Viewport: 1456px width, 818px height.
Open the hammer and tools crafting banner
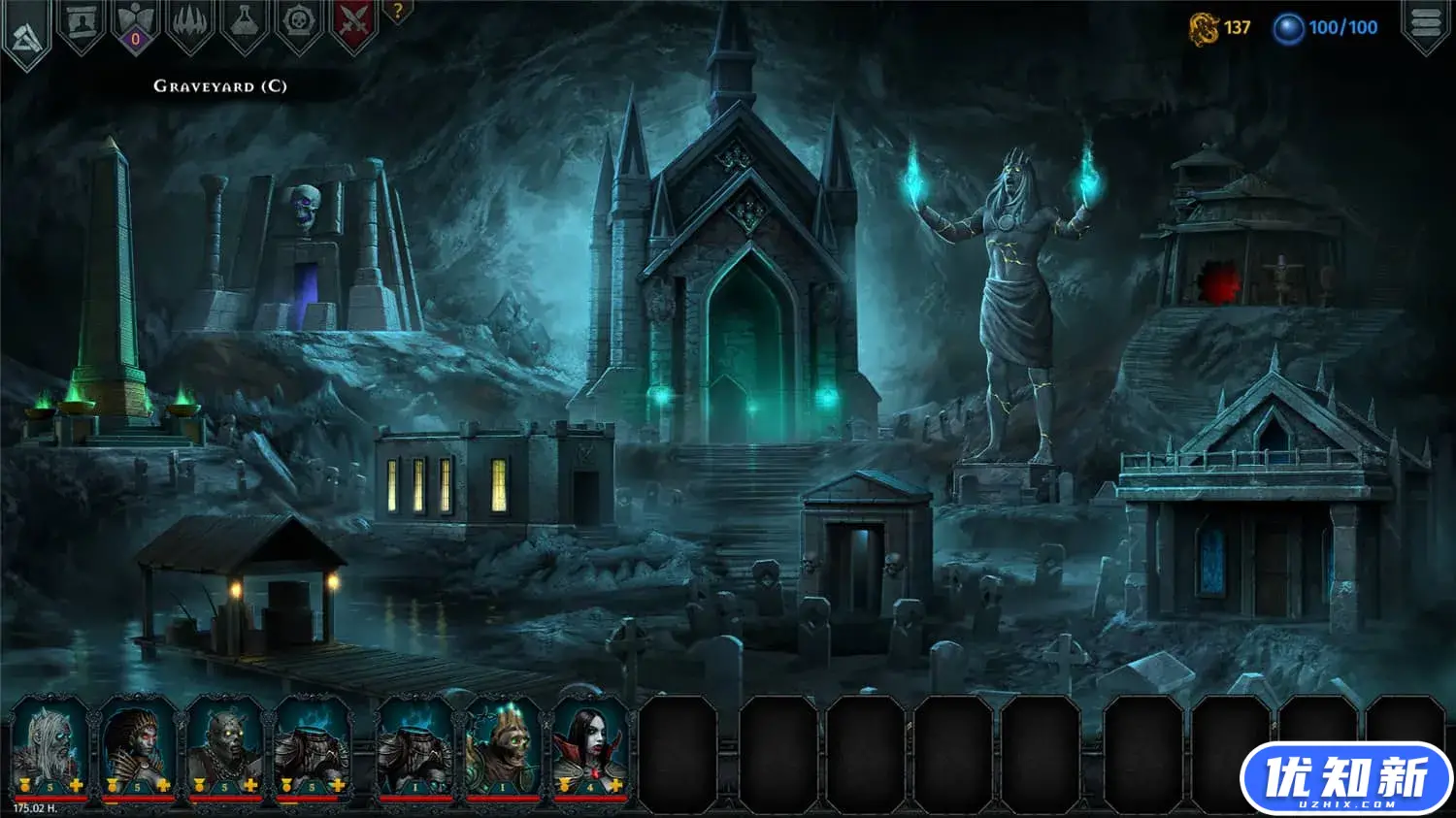pyautogui.click(x=26, y=35)
